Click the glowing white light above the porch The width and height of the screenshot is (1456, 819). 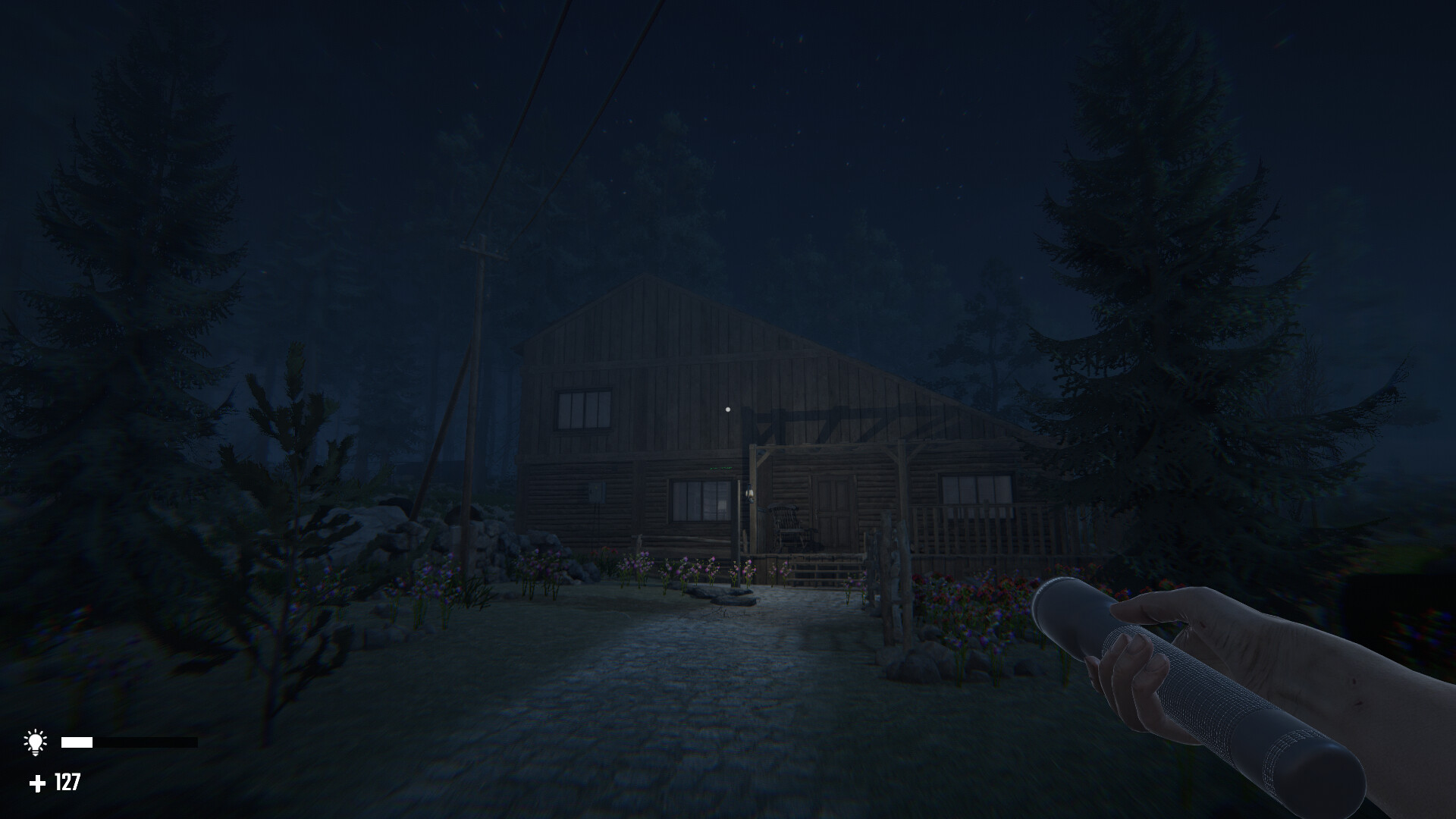(x=729, y=409)
